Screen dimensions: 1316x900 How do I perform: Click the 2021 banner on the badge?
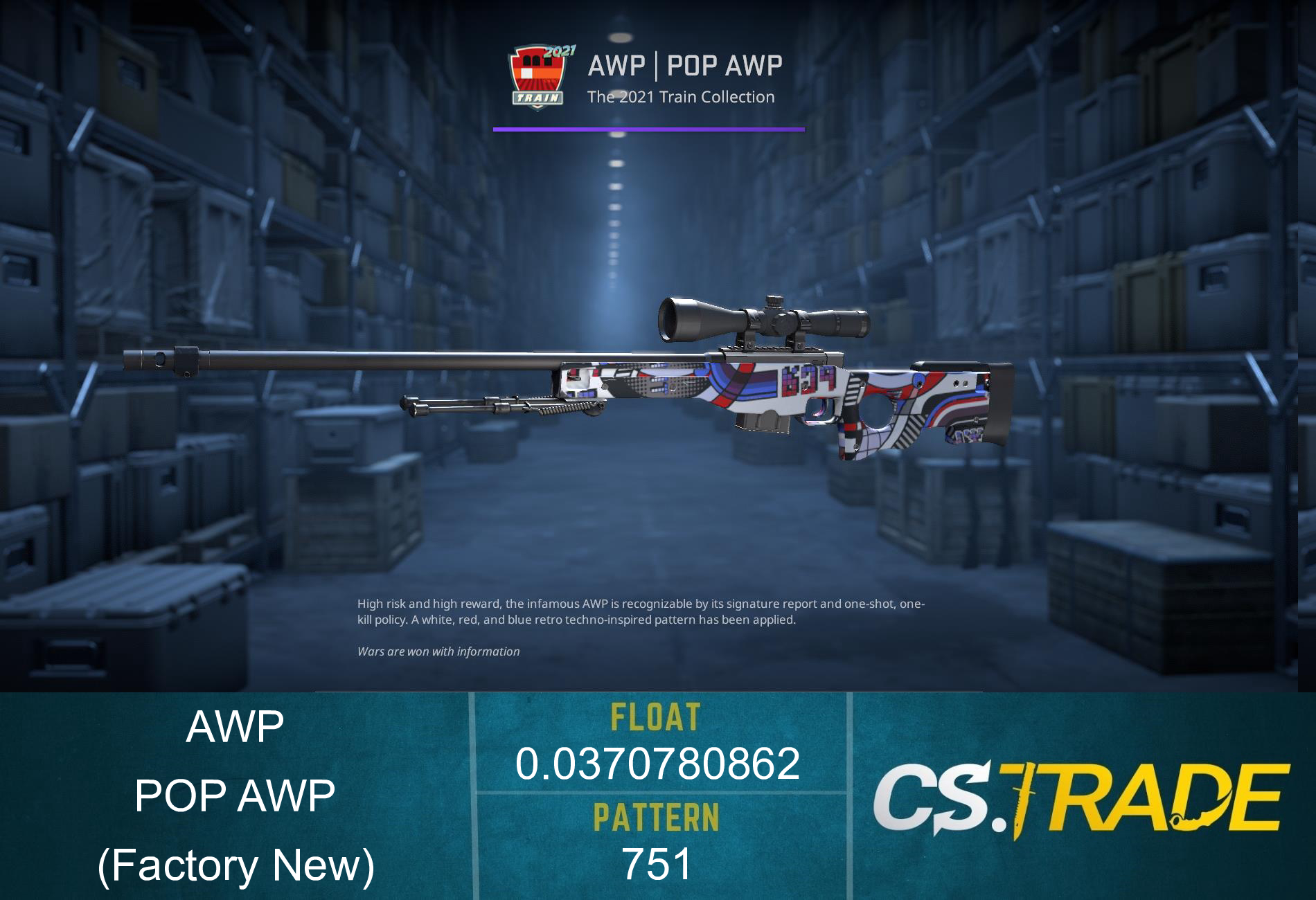click(560, 51)
